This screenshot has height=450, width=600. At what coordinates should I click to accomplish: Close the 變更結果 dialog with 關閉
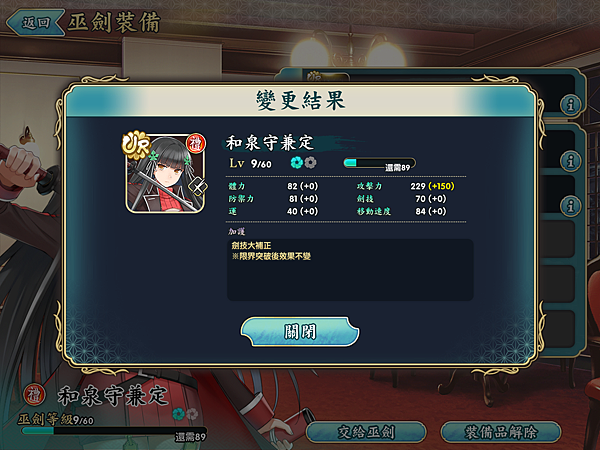pos(299,331)
